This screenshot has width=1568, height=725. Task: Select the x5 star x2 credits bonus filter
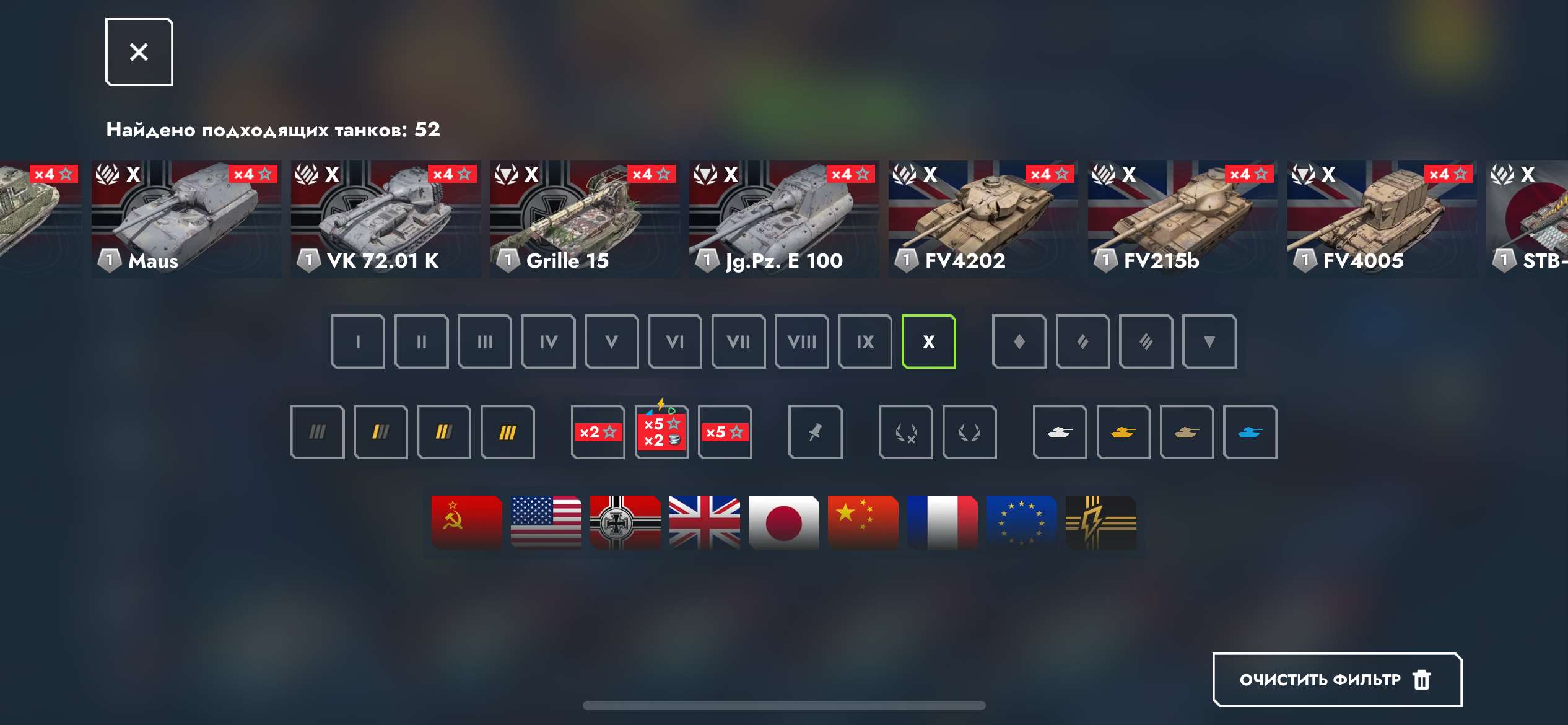pos(661,432)
